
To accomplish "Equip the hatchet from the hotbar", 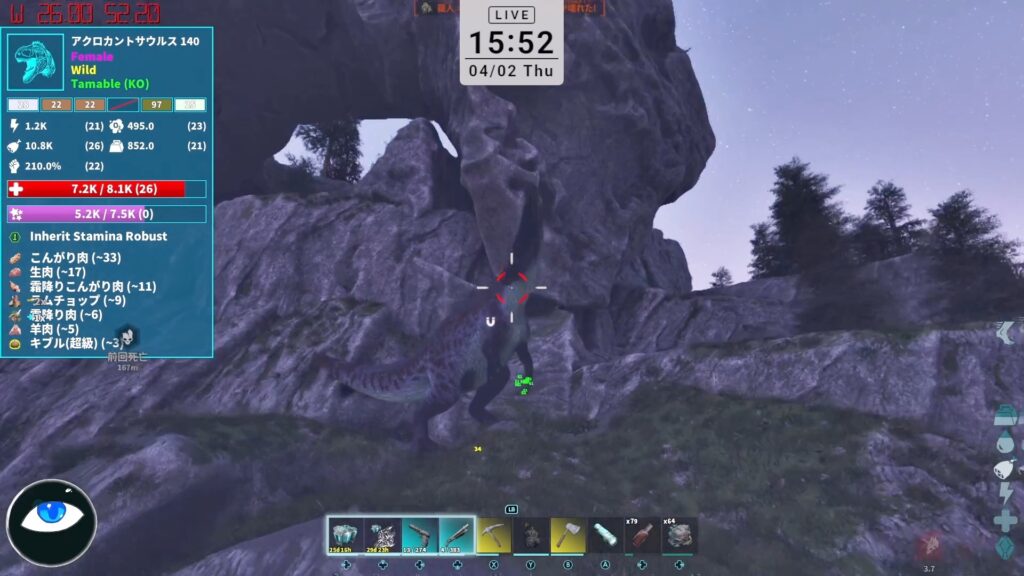I will click(x=568, y=535).
